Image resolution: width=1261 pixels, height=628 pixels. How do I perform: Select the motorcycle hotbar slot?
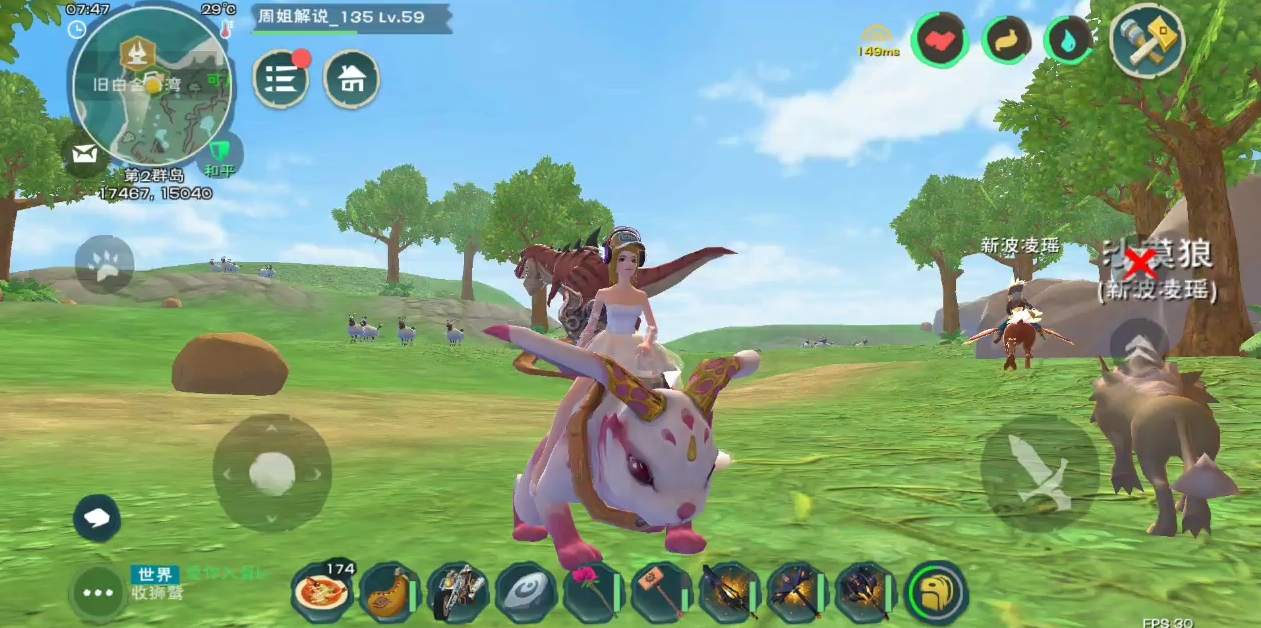(x=458, y=592)
